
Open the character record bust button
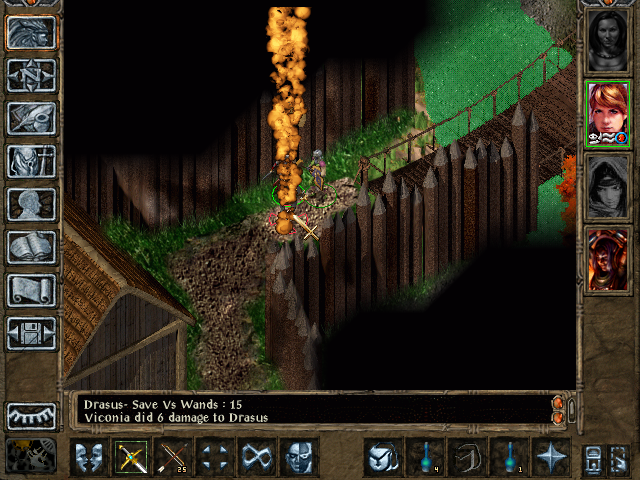tap(31, 204)
